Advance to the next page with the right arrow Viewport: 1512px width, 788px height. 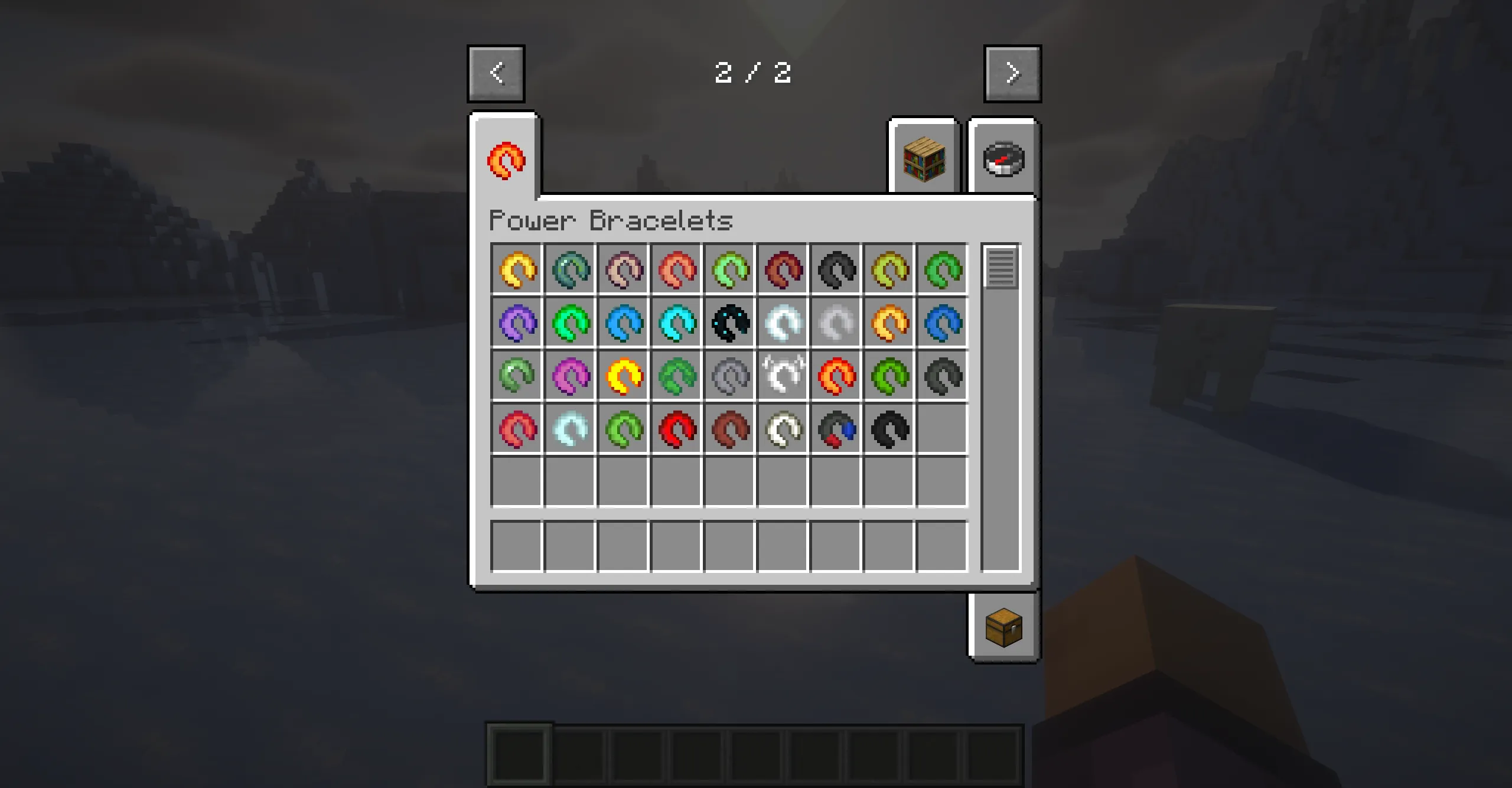point(1012,73)
